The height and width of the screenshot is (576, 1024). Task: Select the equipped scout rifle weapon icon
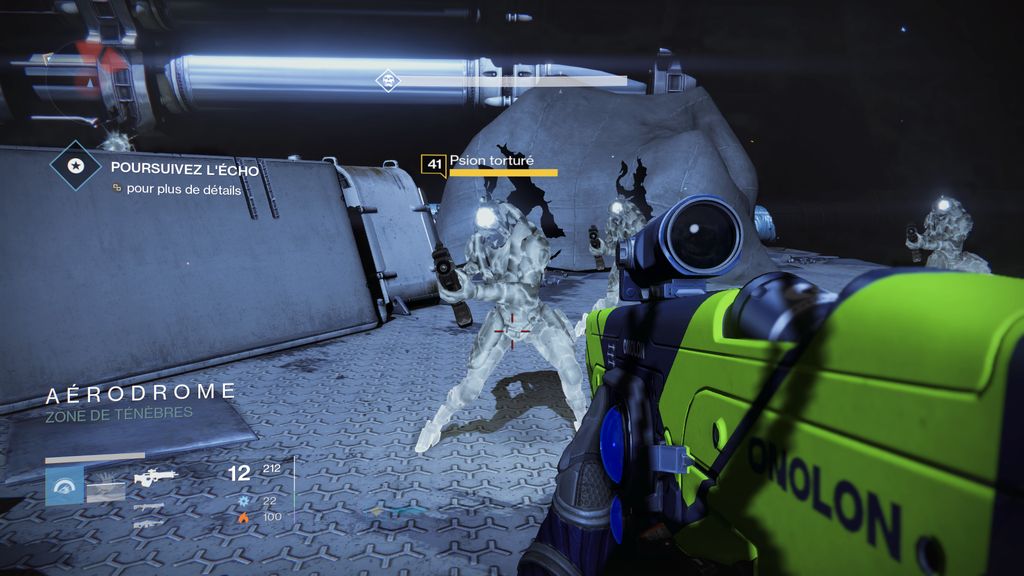[x=155, y=477]
